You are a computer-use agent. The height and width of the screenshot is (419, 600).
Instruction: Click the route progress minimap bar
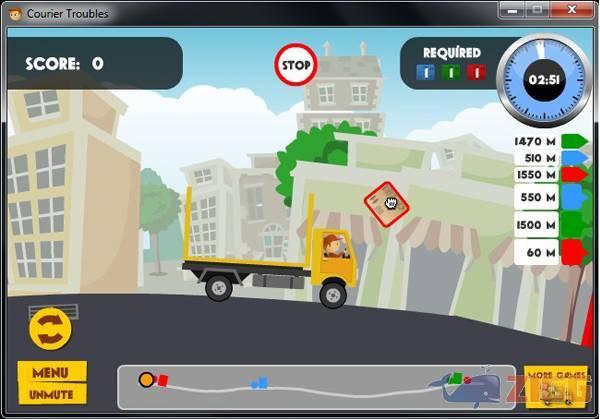coord(300,386)
